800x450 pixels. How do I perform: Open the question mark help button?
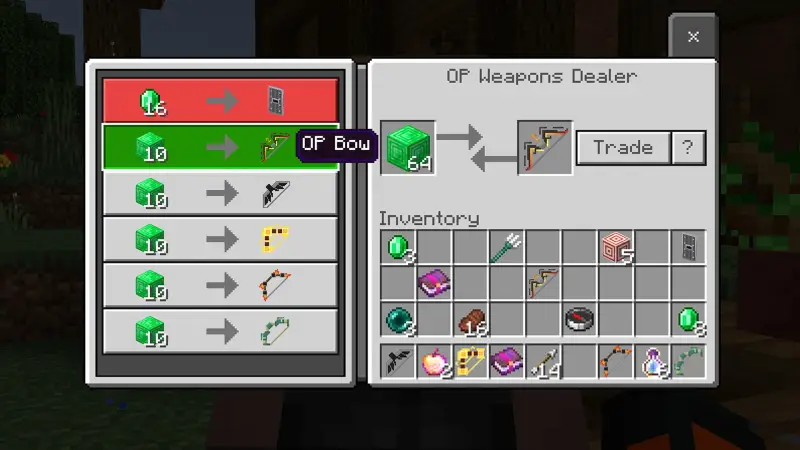pyautogui.click(x=688, y=148)
